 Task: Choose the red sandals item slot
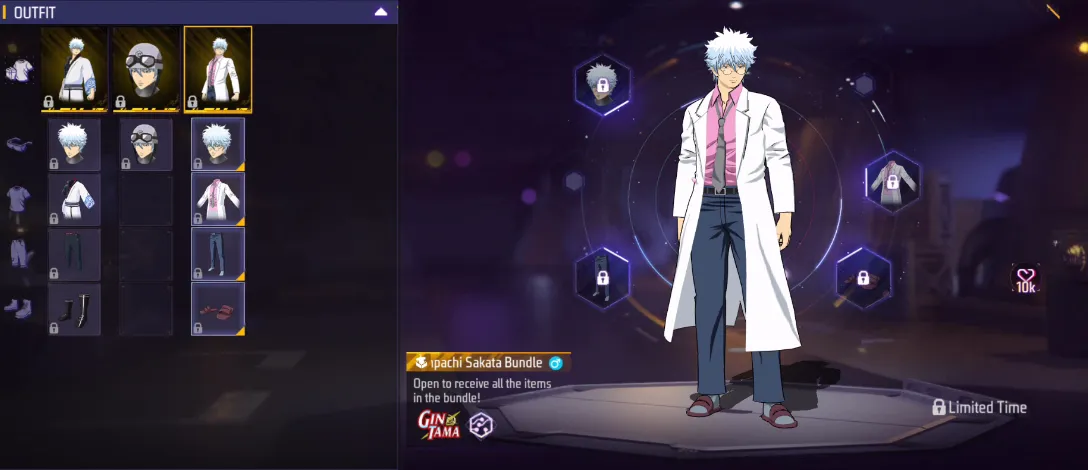(218, 309)
